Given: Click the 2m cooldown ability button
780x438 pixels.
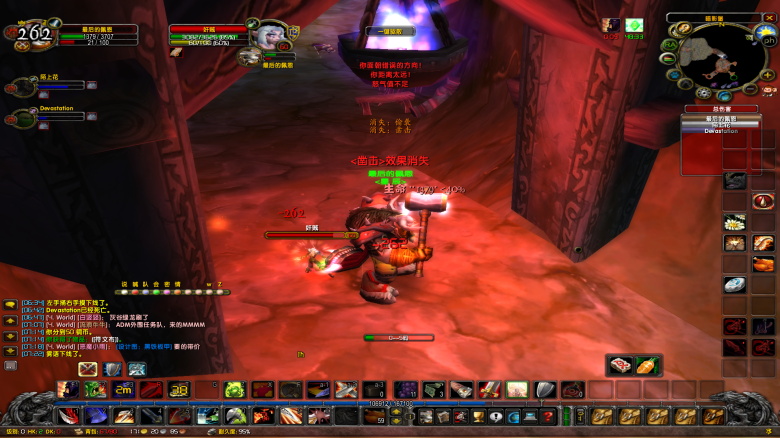Looking at the screenshot, I should 124,390.
